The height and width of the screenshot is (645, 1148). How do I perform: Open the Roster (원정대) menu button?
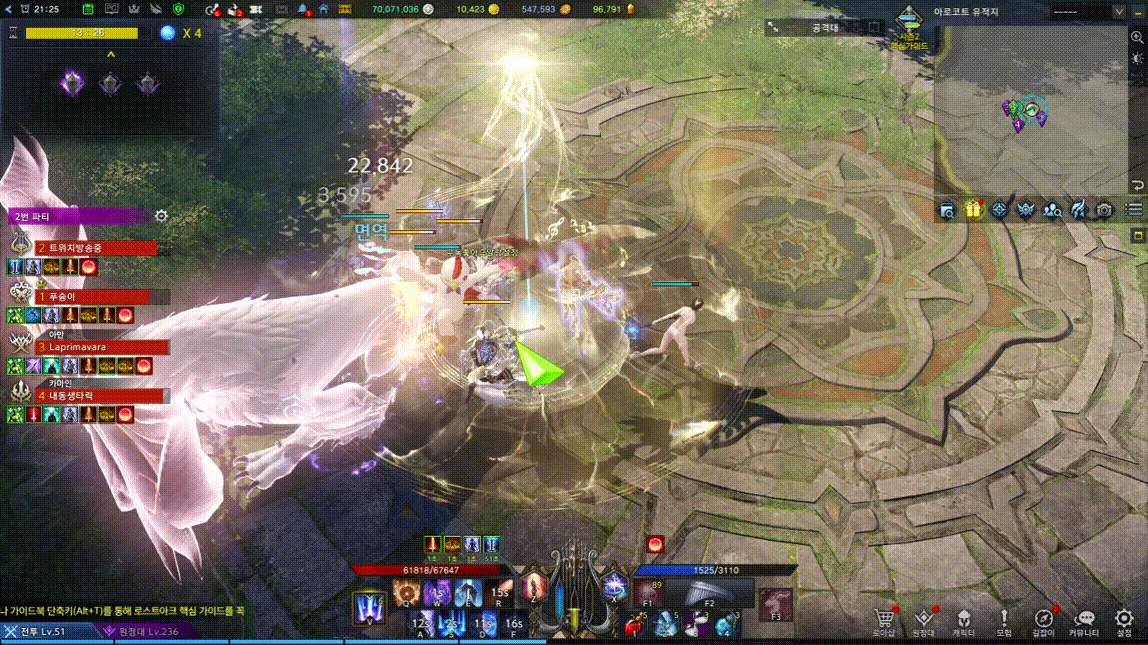924,621
